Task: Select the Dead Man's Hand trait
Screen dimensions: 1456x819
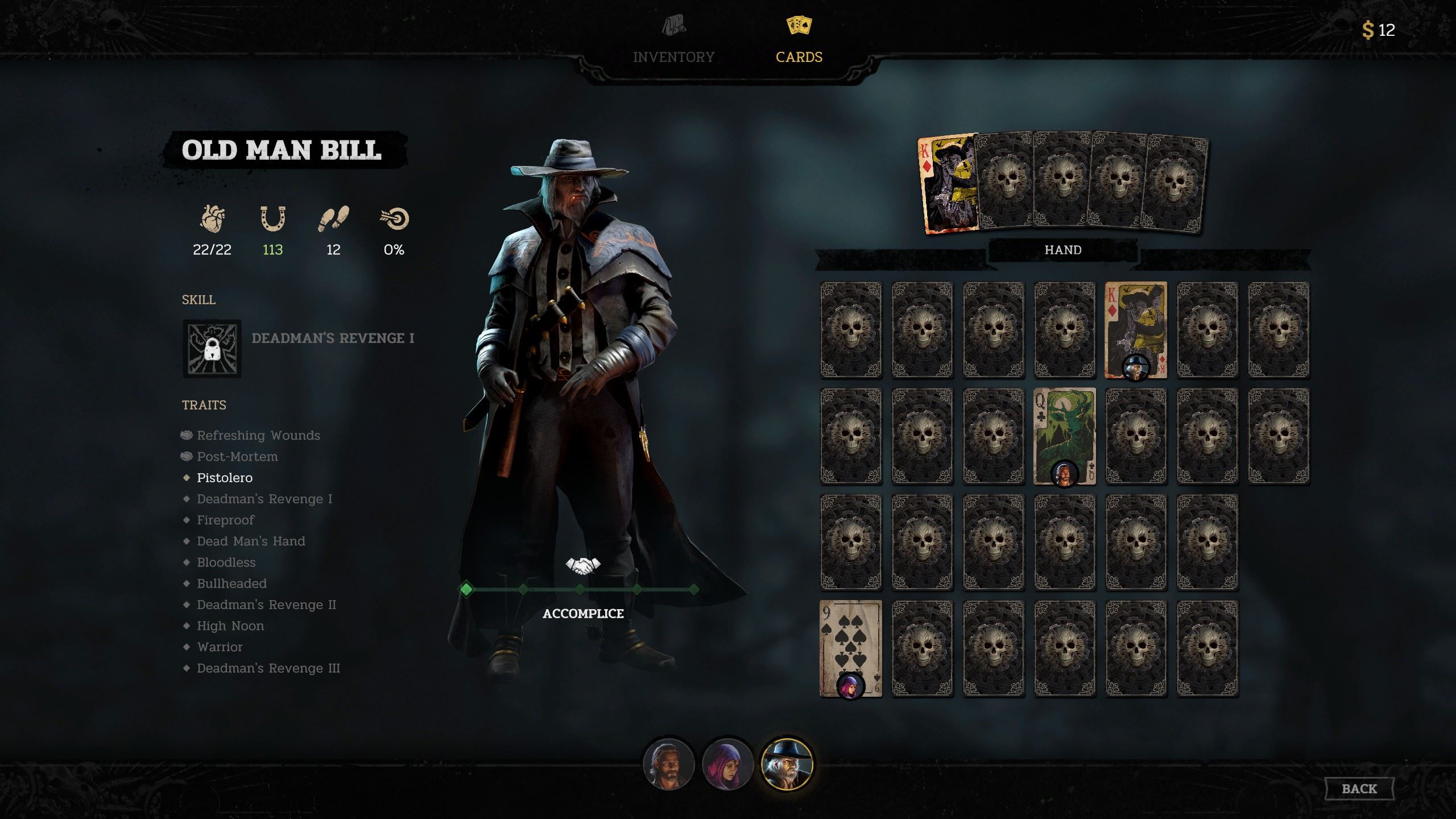Action: (251, 541)
